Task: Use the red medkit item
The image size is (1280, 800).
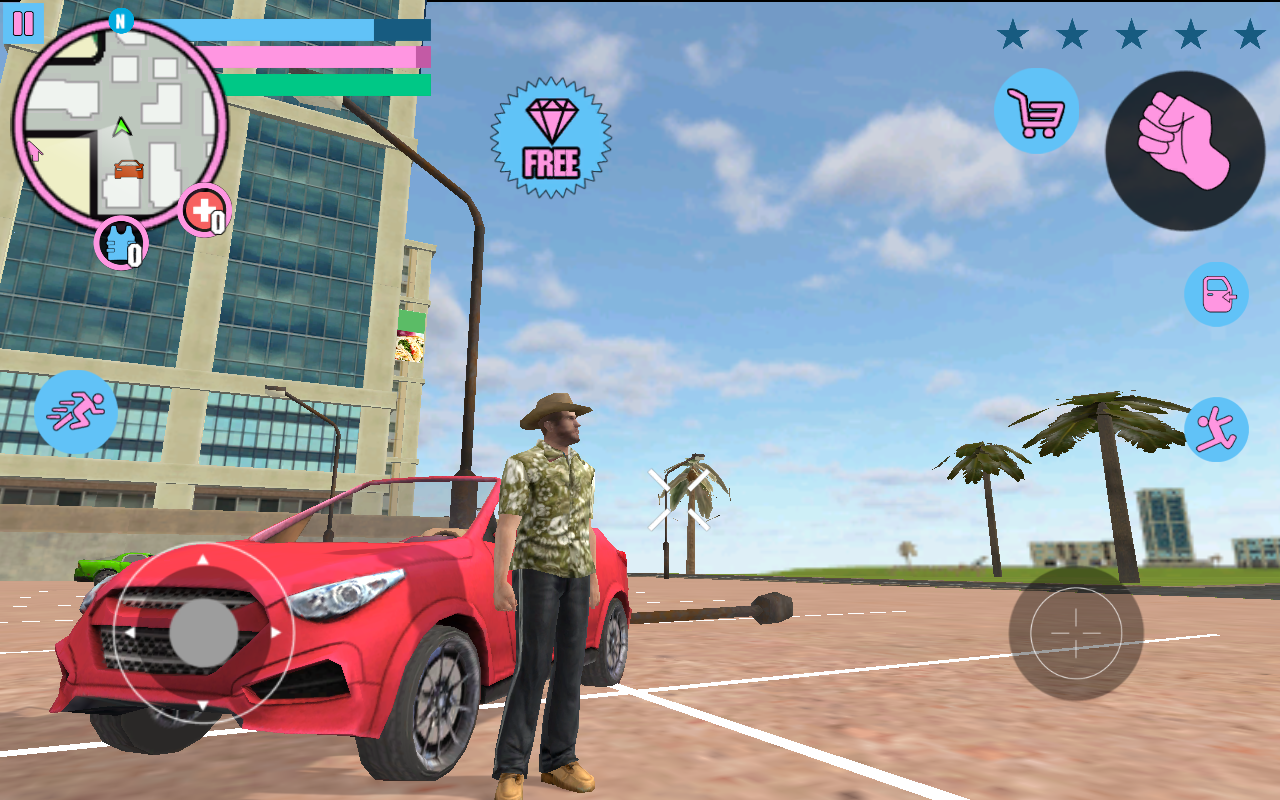Action: click(204, 211)
